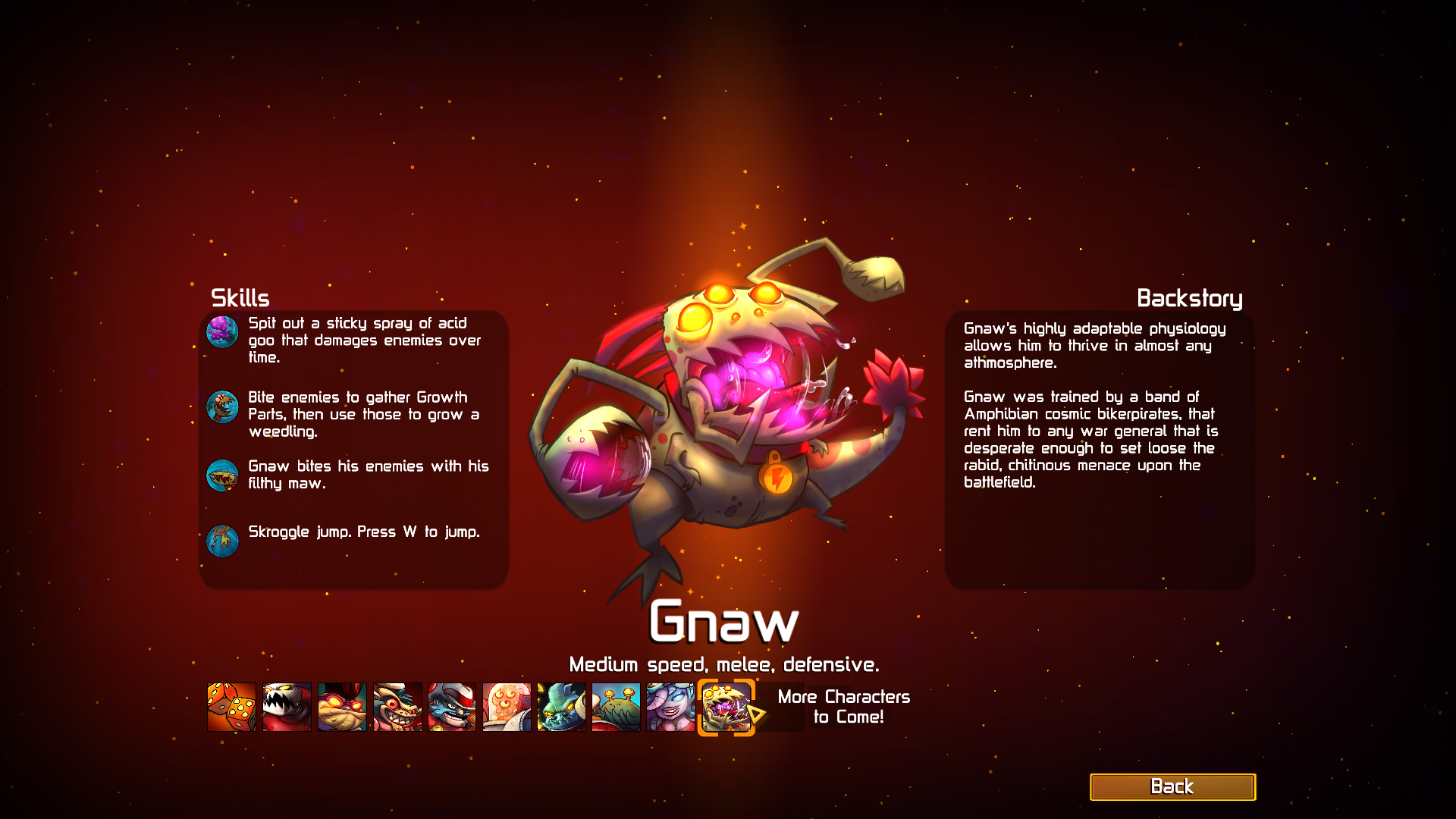Click the Skroggle jump skill icon
The image size is (1456, 819).
pyautogui.click(x=222, y=541)
